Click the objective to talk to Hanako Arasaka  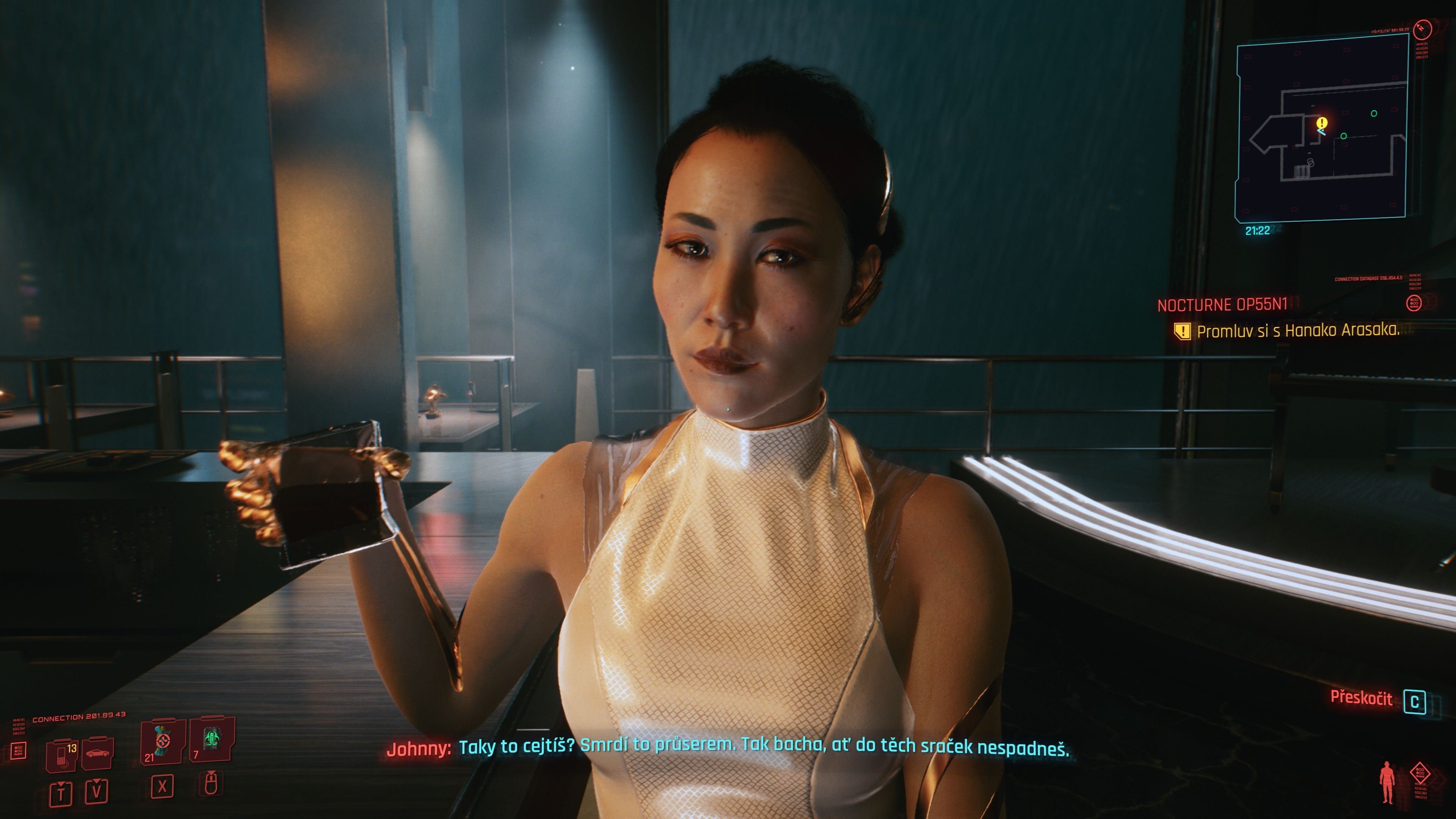pyautogui.click(x=1298, y=331)
